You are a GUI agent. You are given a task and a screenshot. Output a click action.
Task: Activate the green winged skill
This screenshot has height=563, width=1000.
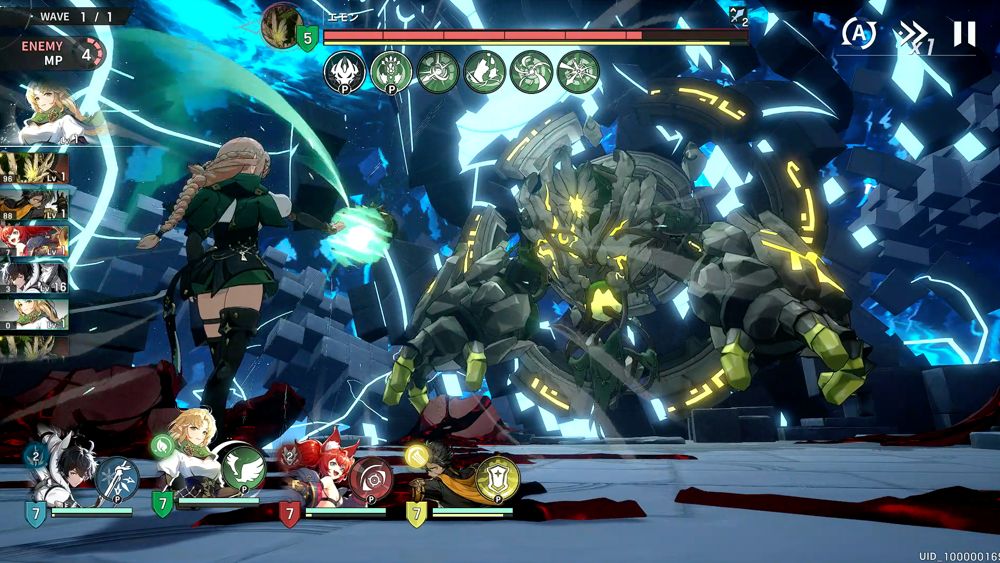click(243, 470)
